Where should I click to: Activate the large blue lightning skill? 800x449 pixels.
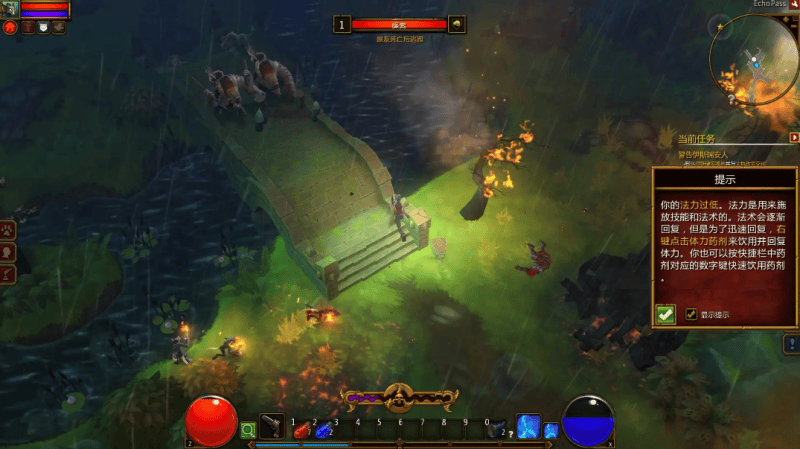[528, 426]
